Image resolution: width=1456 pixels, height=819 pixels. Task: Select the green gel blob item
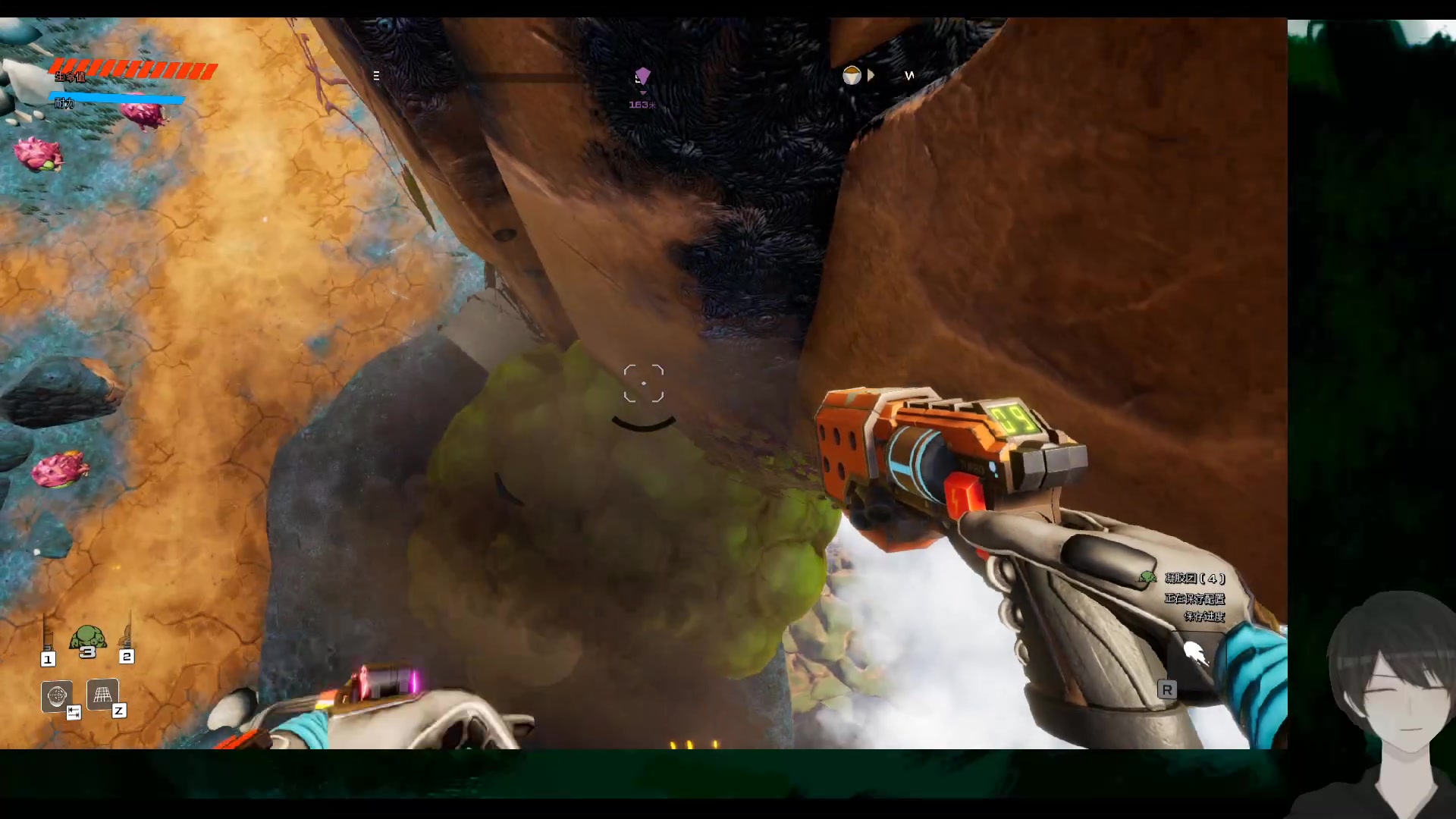pos(87,641)
